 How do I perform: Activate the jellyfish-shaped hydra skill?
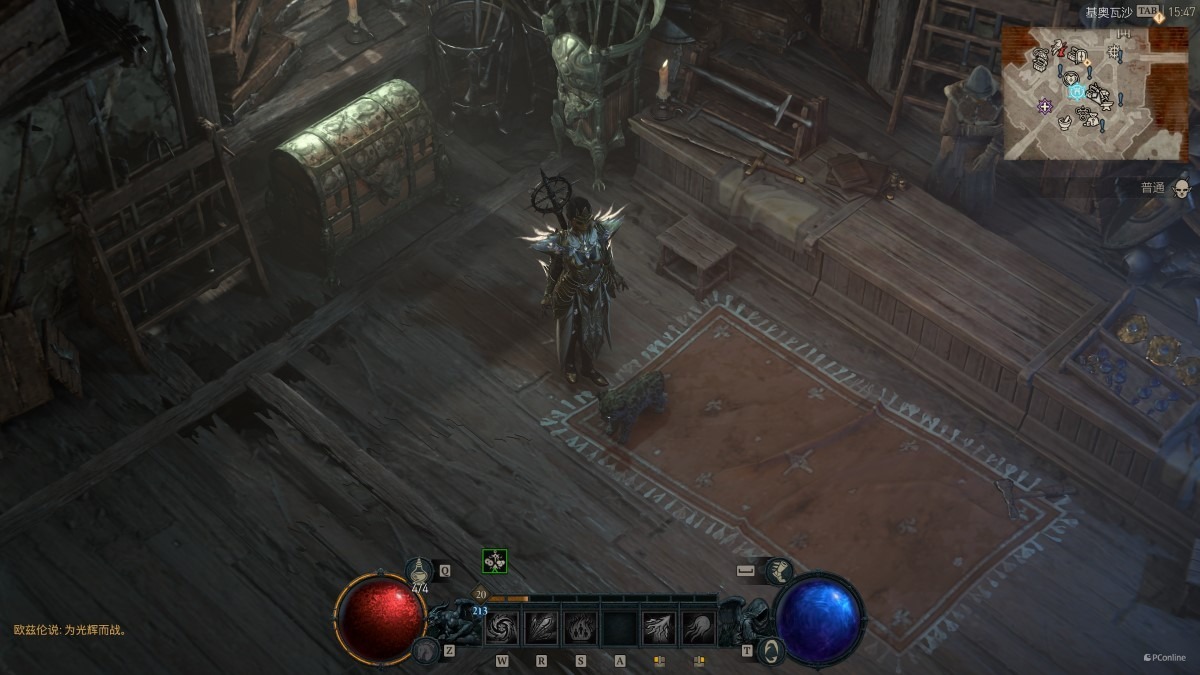698,628
